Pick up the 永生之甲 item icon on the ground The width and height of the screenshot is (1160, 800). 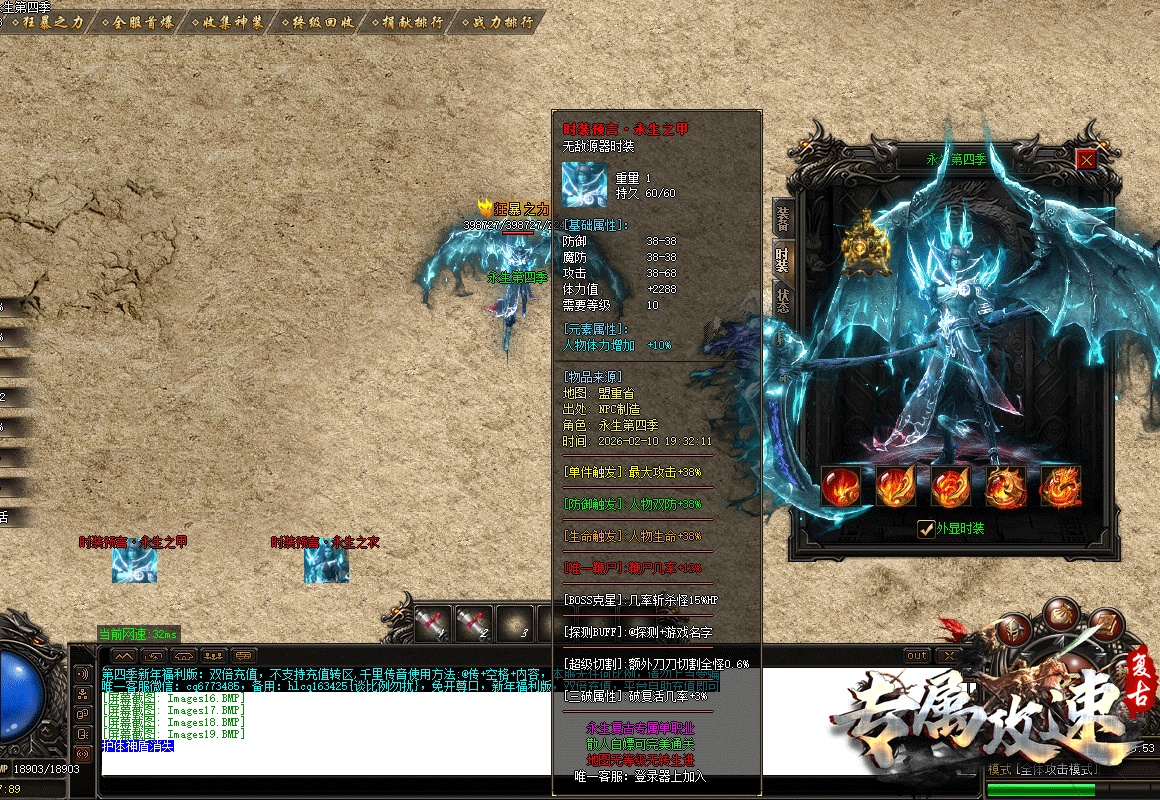134,565
